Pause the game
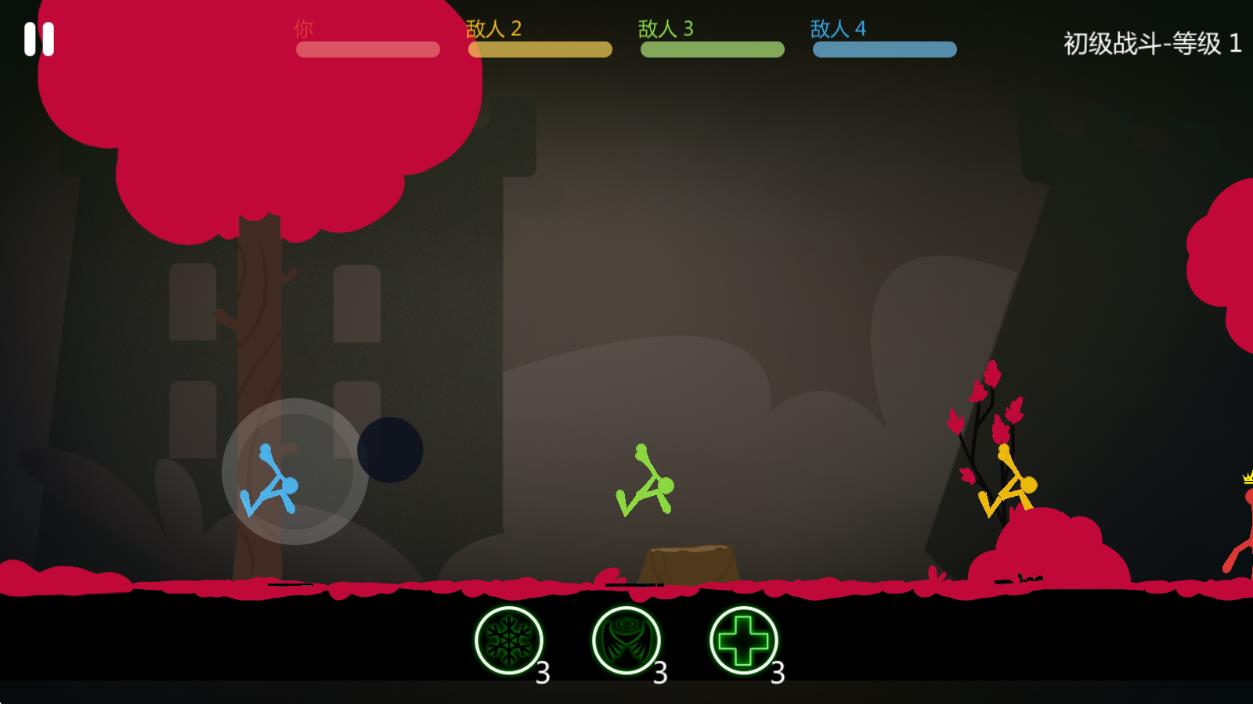Image resolution: width=1253 pixels, height=704 pixels. coord(39,39)
